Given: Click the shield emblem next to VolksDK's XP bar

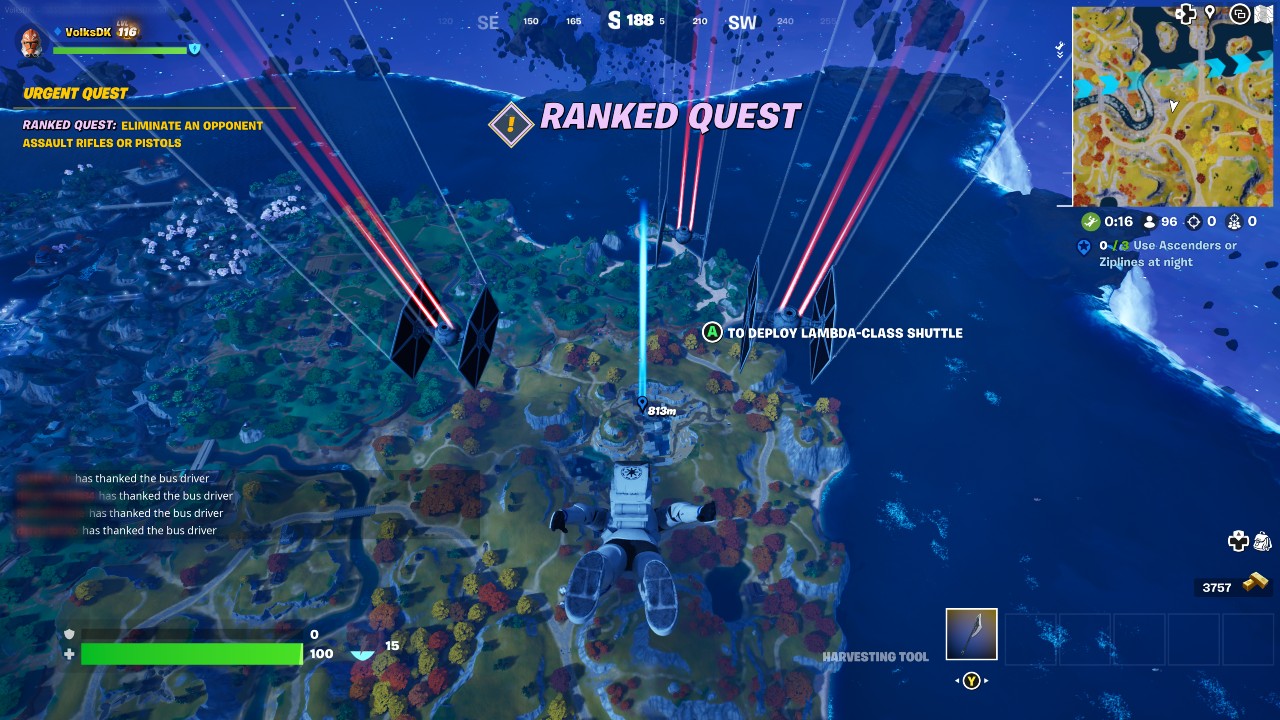Looking at the screenshot, I should [195, 47].
